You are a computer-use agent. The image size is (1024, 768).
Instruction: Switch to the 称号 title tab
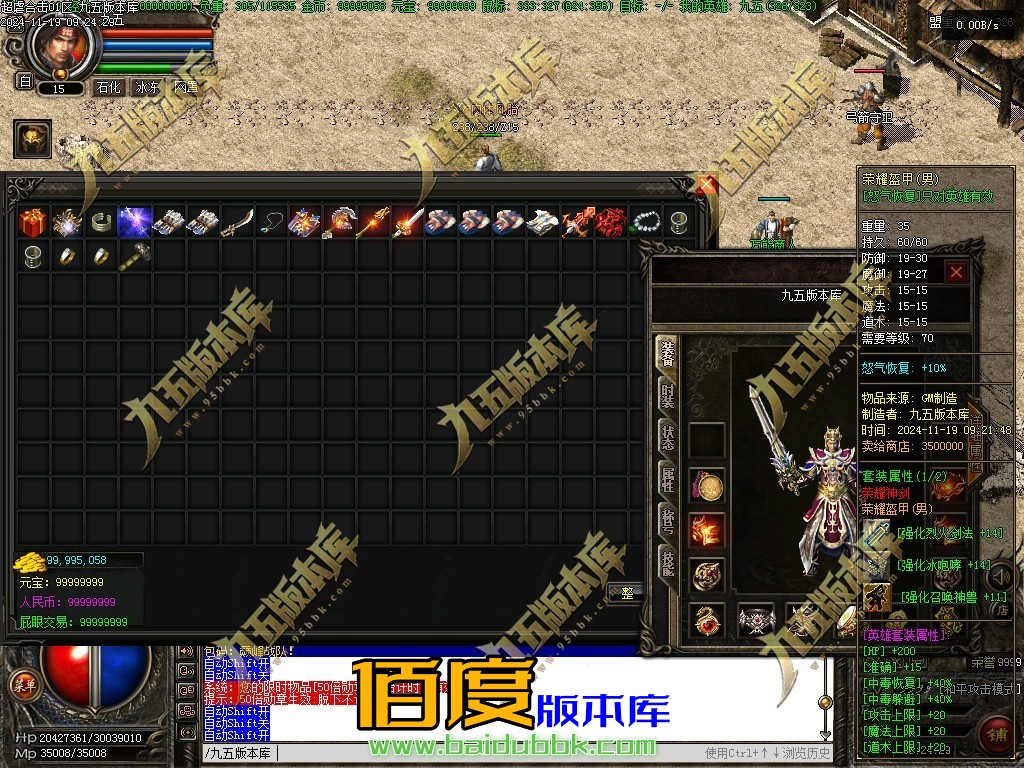tap(667, 522)
